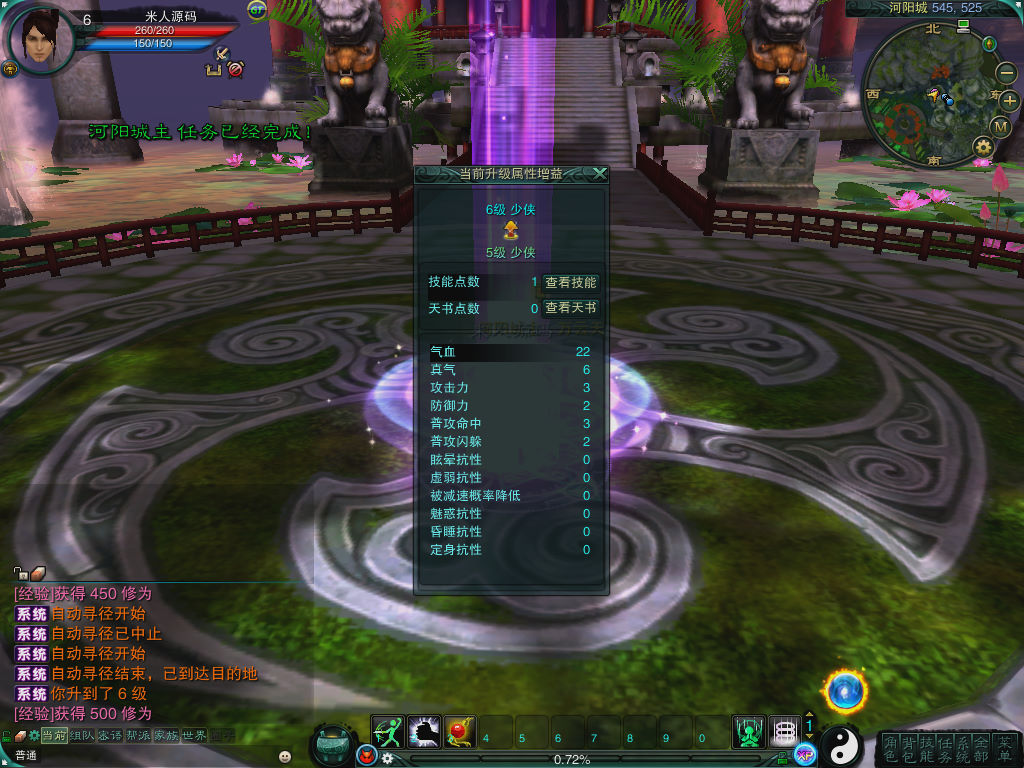The height and width of the screenshot is (768, 1024).
Task: Activate the green meditation skill icon
Action: (x=748, y=732)
